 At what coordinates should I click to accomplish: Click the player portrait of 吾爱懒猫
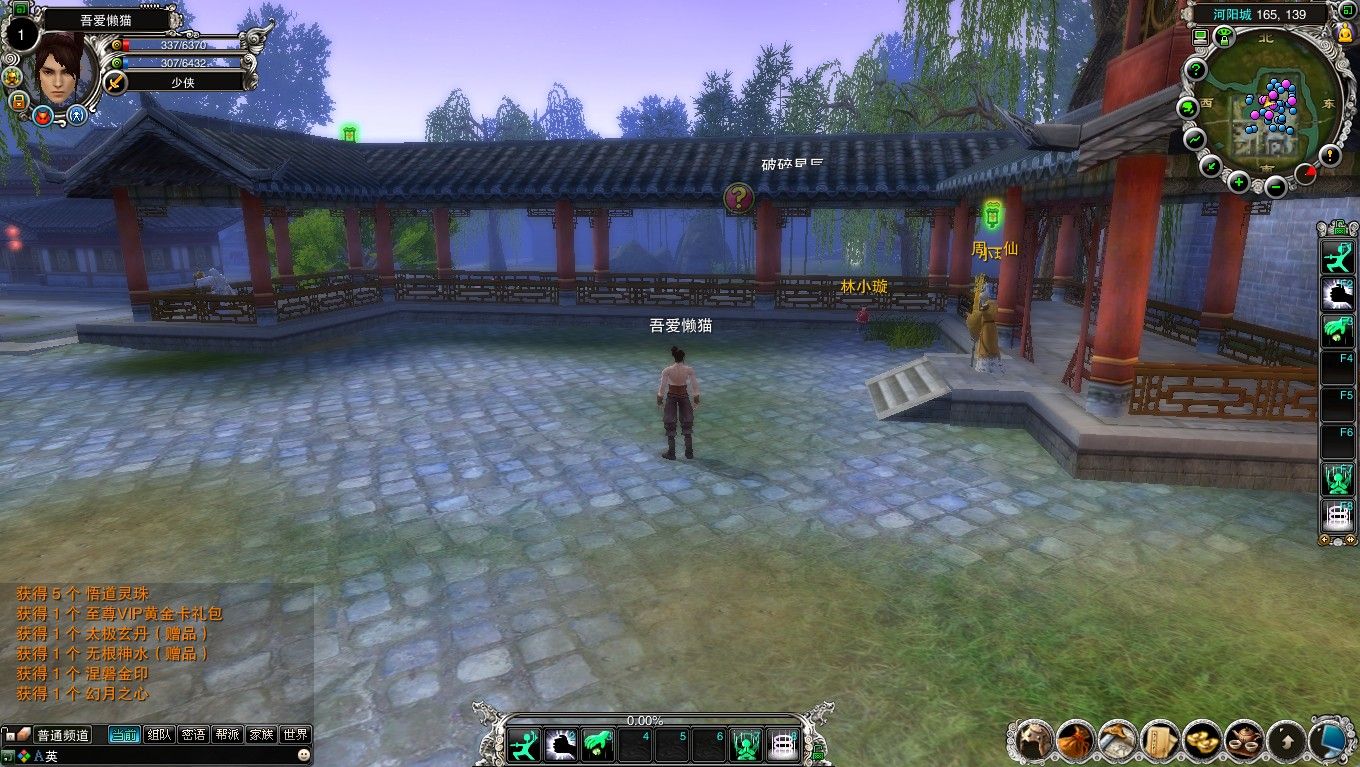tap(62, 66)
